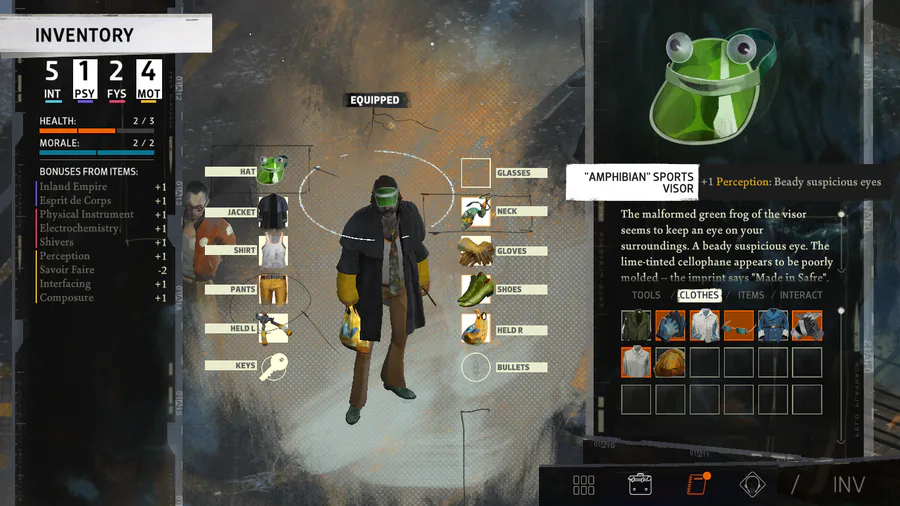Switch to the Tools tab
900x506 pixels.
(646, 295)
